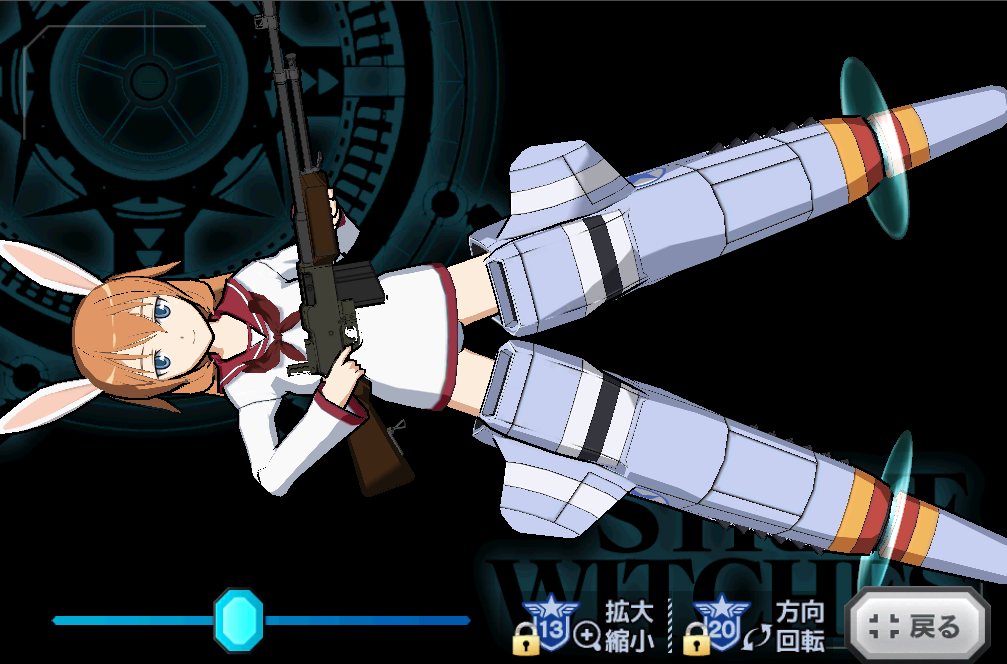1007x664 pixels.
Task: Choose the locked 方向回転 rotate option
Action: pos(753,625)
